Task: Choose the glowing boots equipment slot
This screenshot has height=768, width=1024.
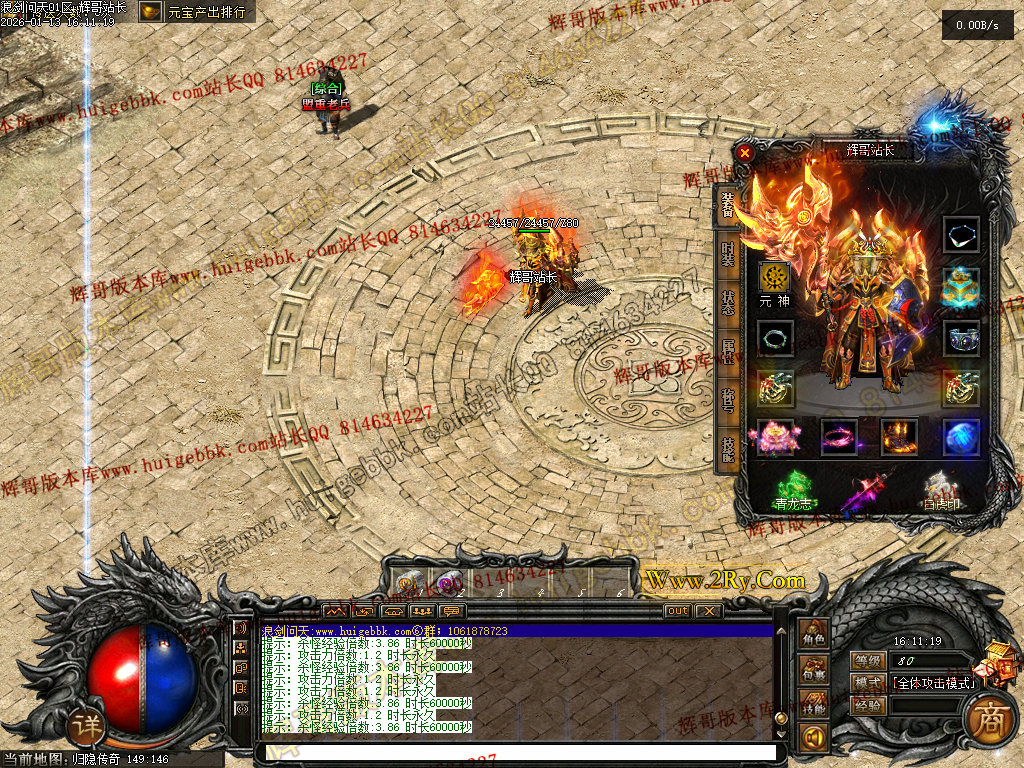Action: [899, 437]
